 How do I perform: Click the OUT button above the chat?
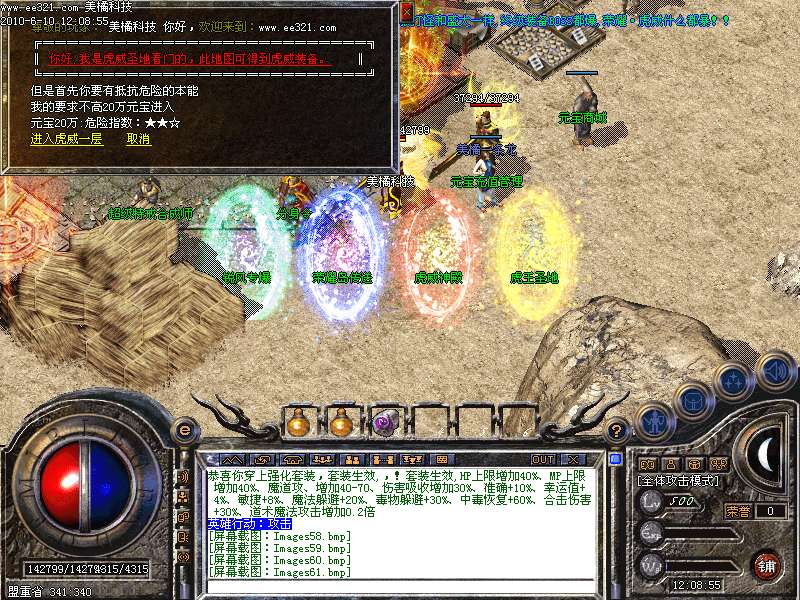click(542, 459)
